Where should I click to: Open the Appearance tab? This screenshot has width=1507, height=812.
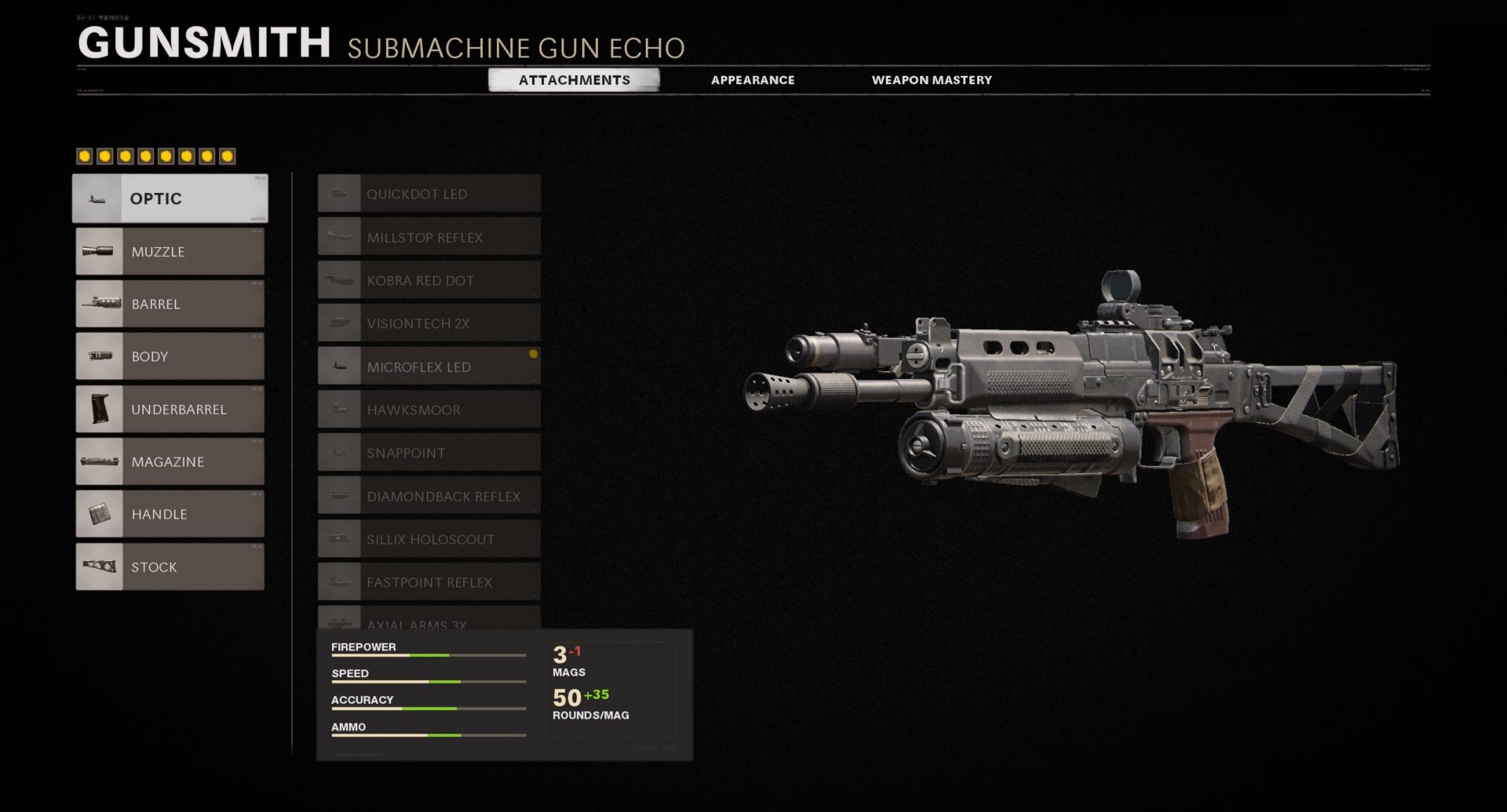pyautogui.click(x=753, y=80)
